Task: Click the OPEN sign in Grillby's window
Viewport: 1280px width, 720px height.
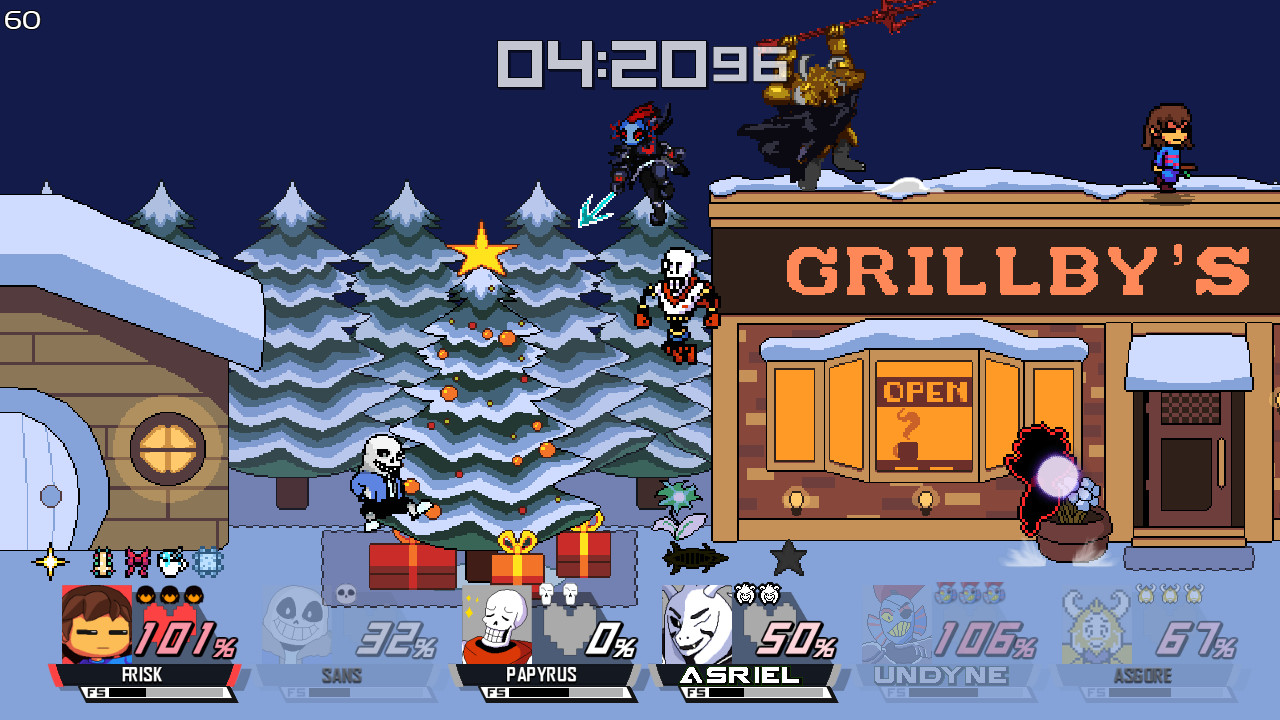Action: tap(925, 393)
